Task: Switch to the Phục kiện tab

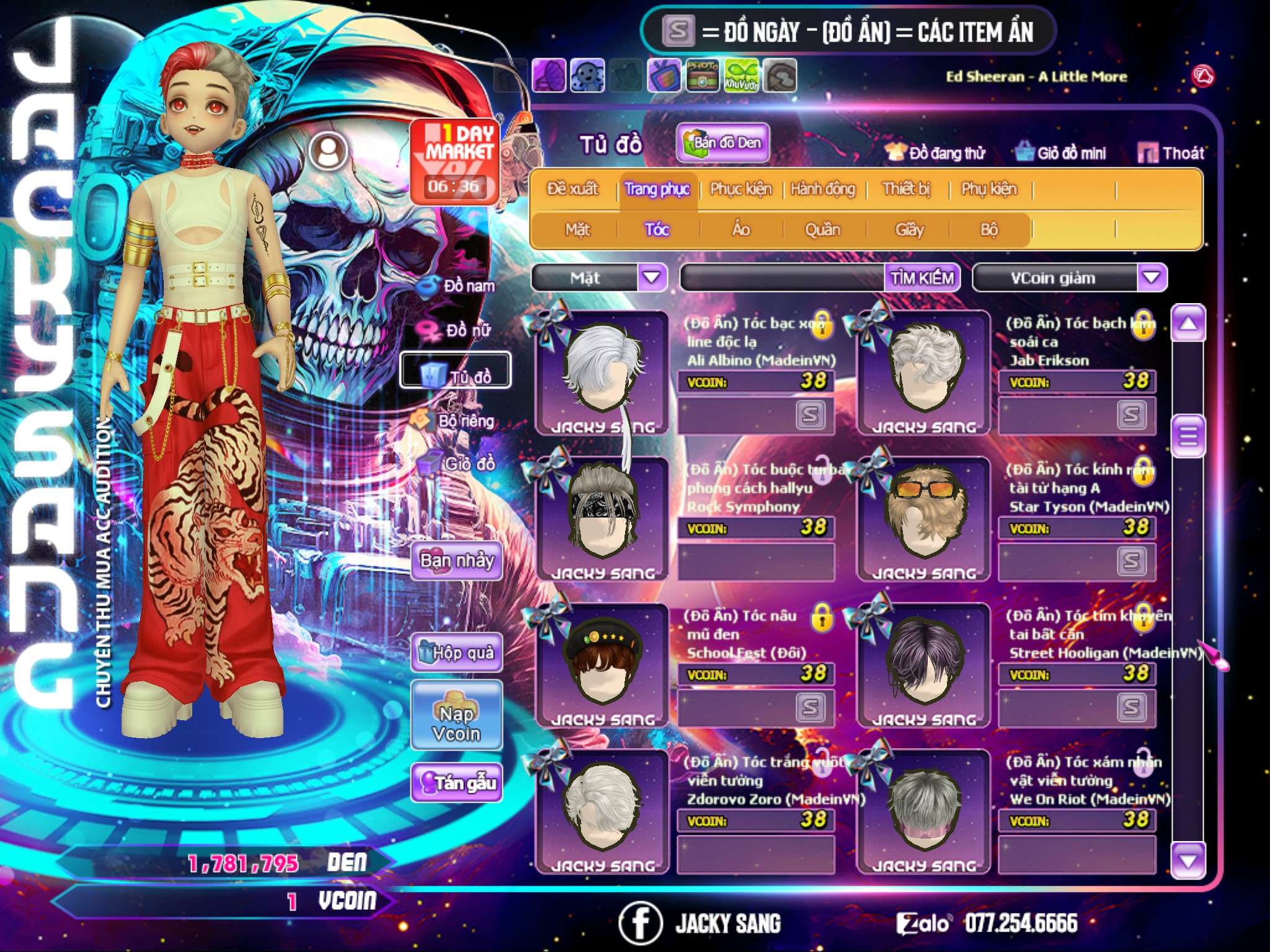Action: click(x=741, y=189)
